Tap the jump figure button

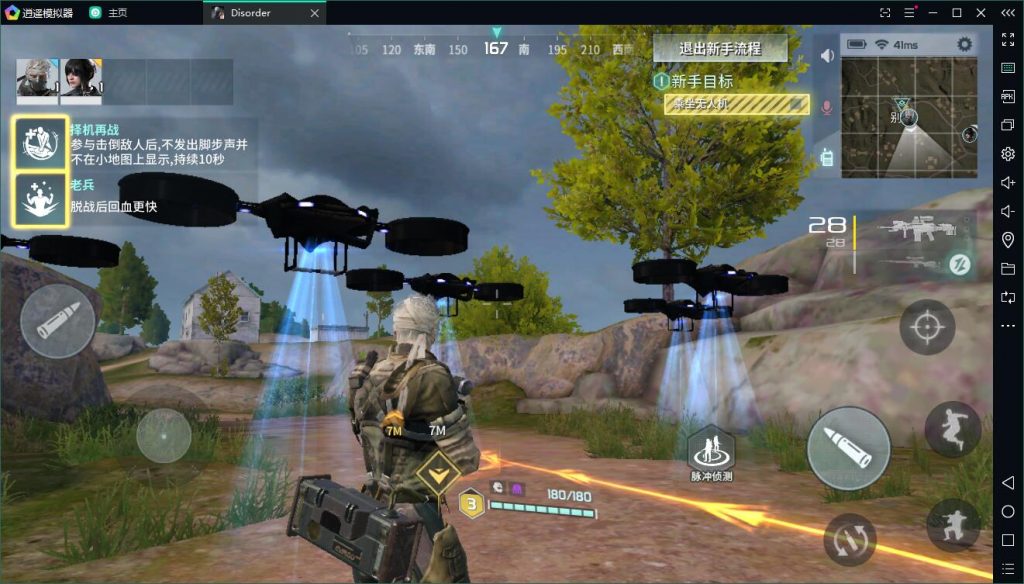(x=952, y=429)
